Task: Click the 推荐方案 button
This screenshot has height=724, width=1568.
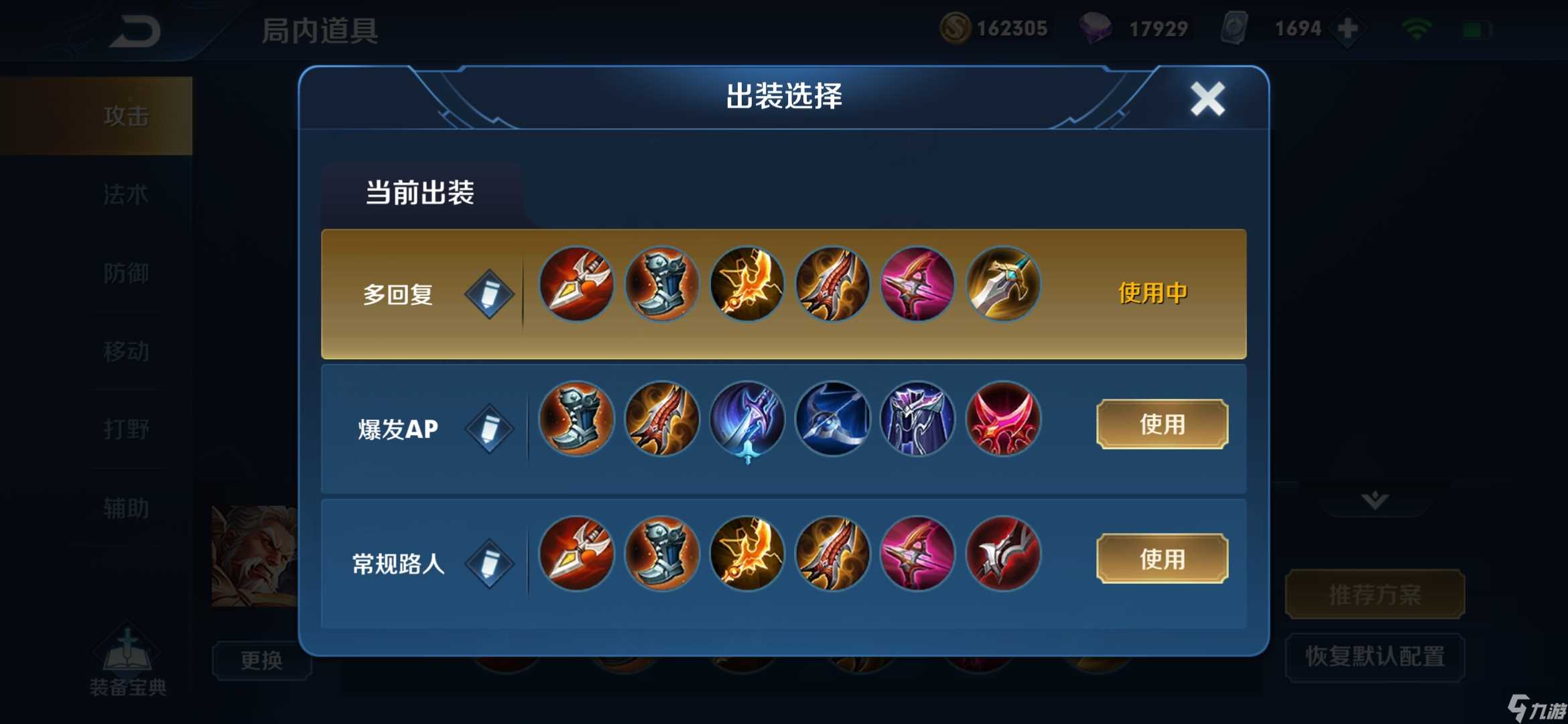Action: pos(1374,593)
